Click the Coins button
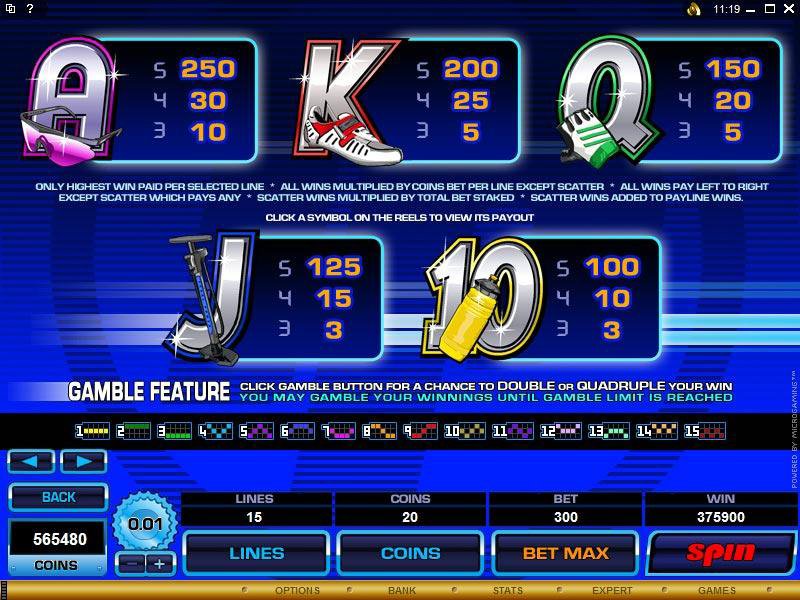This screenshot has width=800, height=600. pyautogui.click(x=411, y=553)
